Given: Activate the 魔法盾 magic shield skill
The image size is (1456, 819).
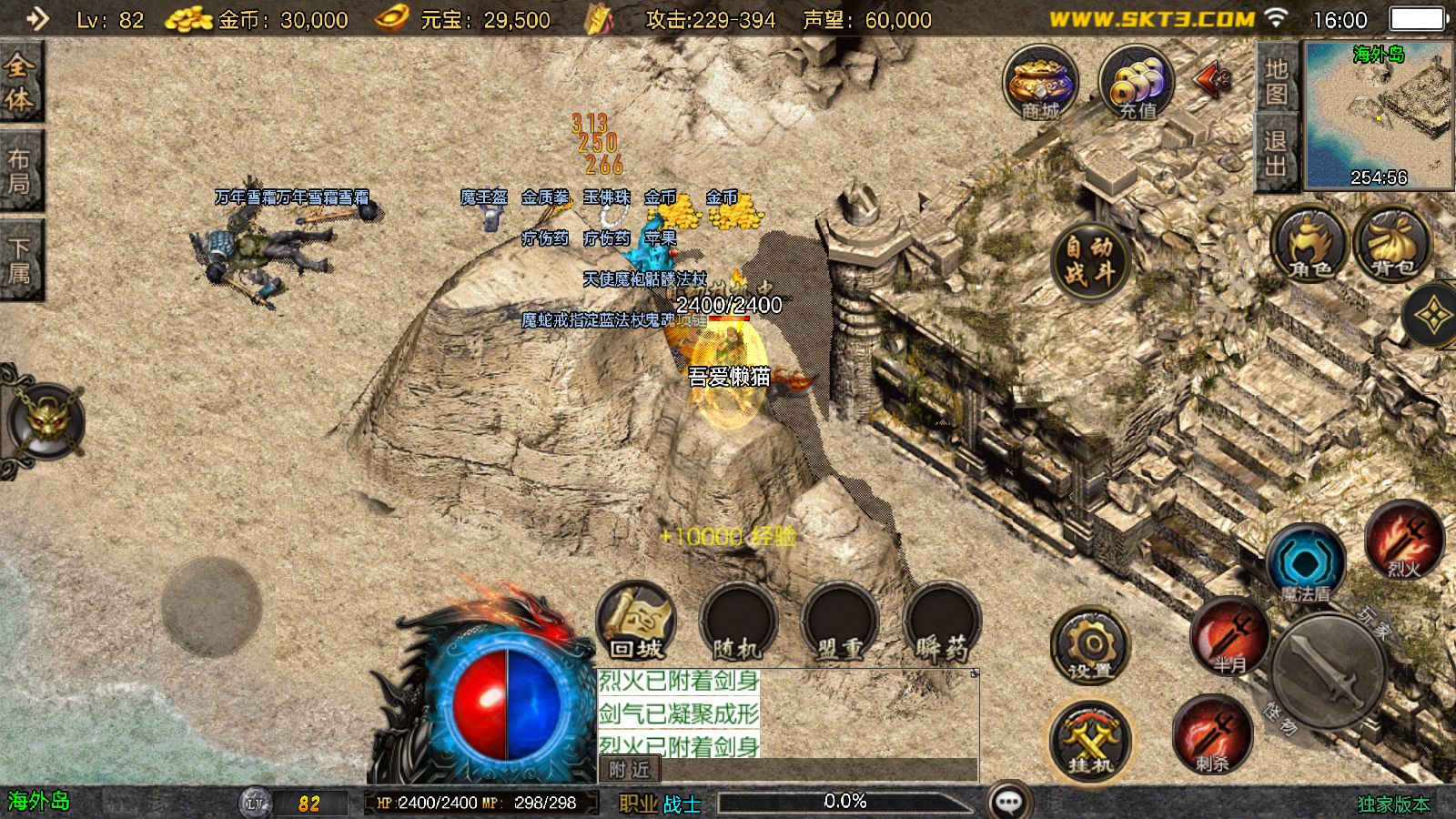Looking at the screenshot, I should (1305, 562).
